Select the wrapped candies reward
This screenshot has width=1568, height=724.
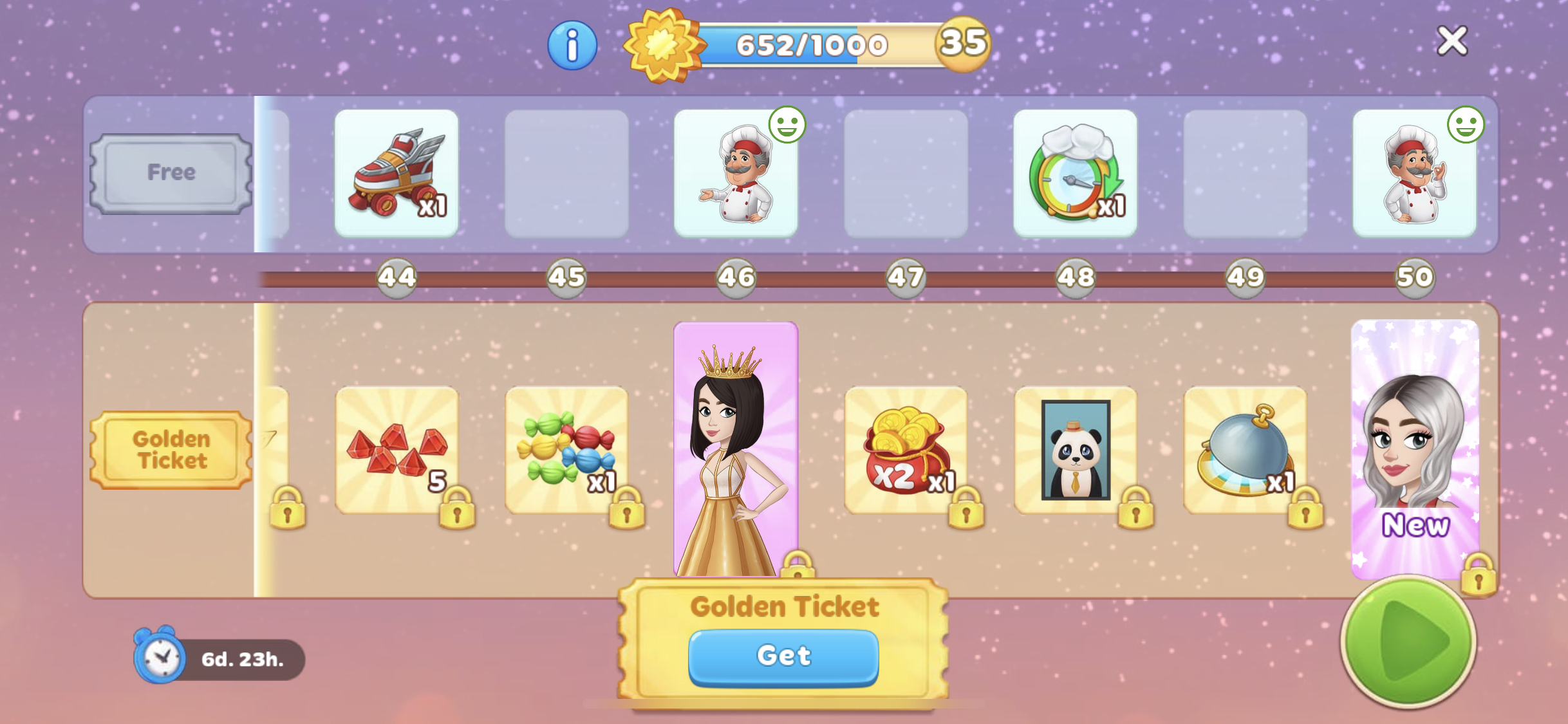(566, 450)
